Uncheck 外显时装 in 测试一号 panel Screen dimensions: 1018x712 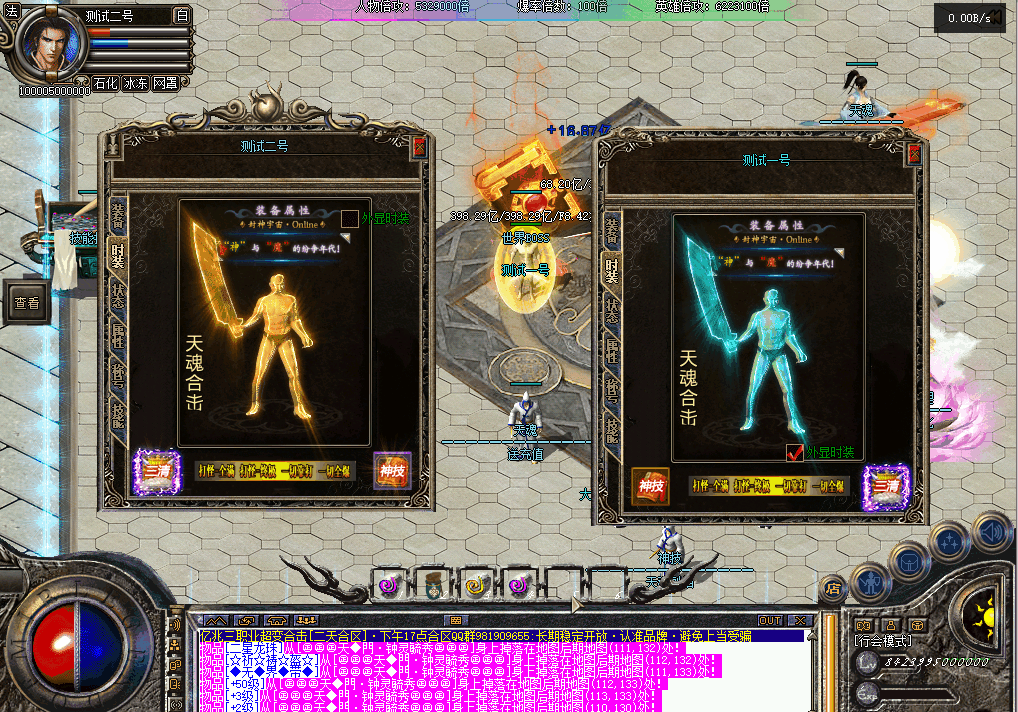(x=795, y=452)
